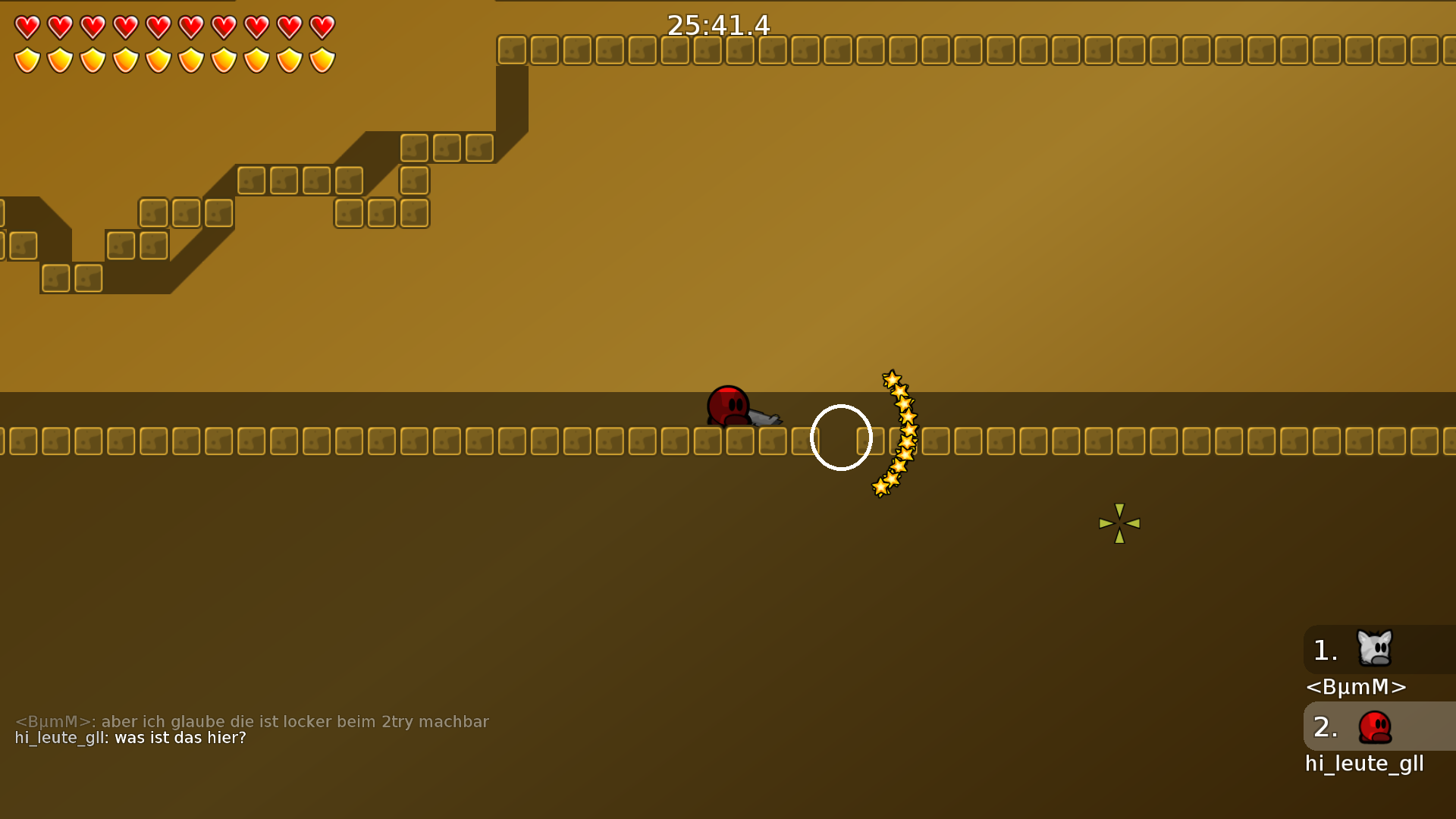Click the race timer showing 25:41.4

(717, 25)
